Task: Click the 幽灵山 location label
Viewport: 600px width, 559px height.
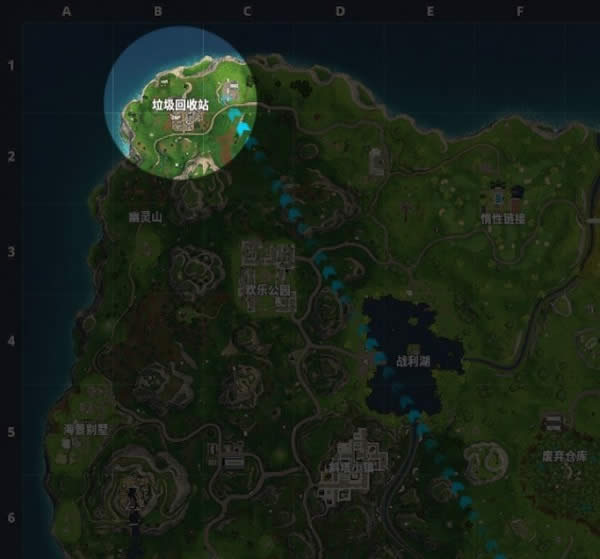Action: click(146, 216)
